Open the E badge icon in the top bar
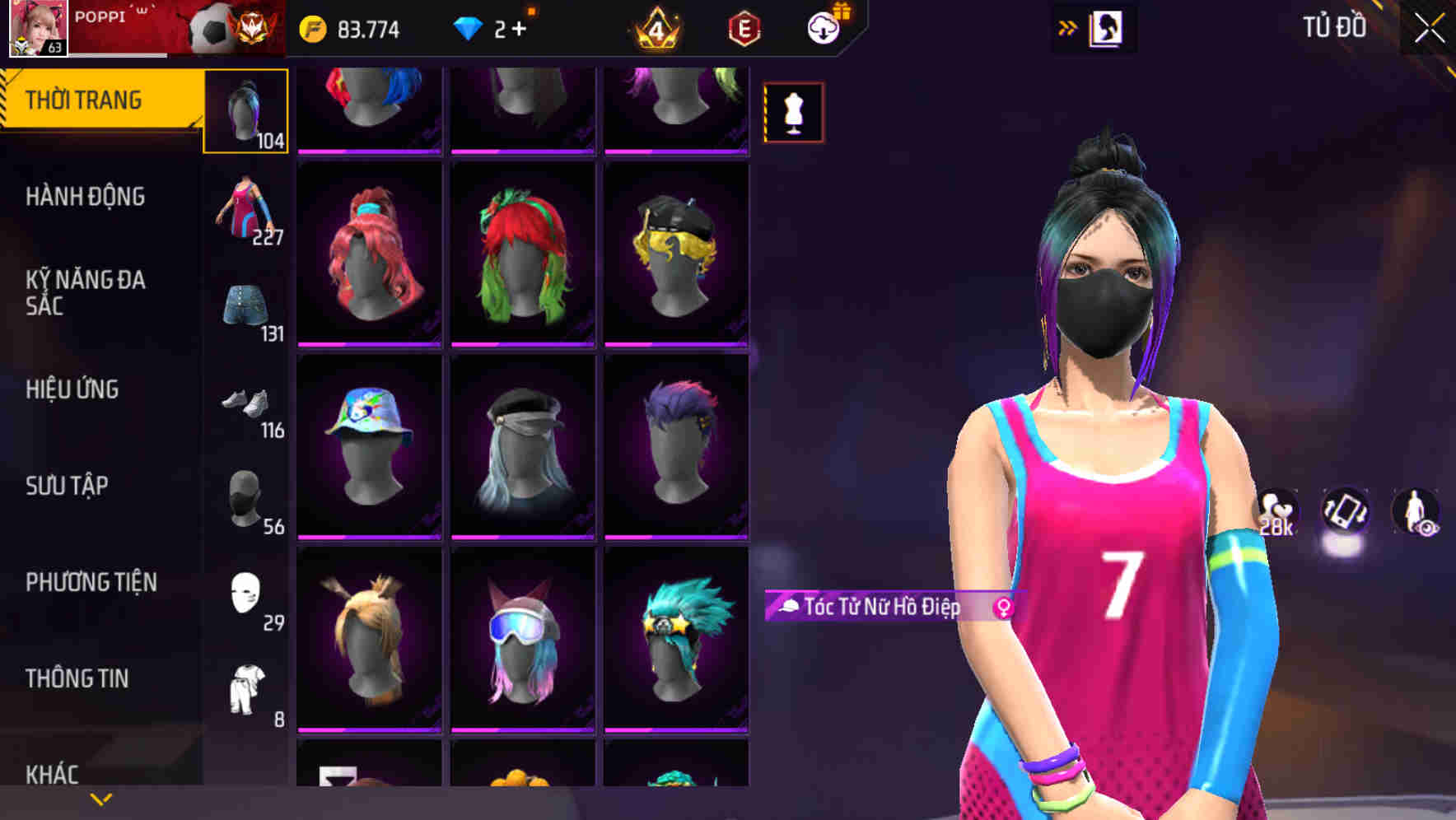The image size is (1456, 820). tap(742, 27)
